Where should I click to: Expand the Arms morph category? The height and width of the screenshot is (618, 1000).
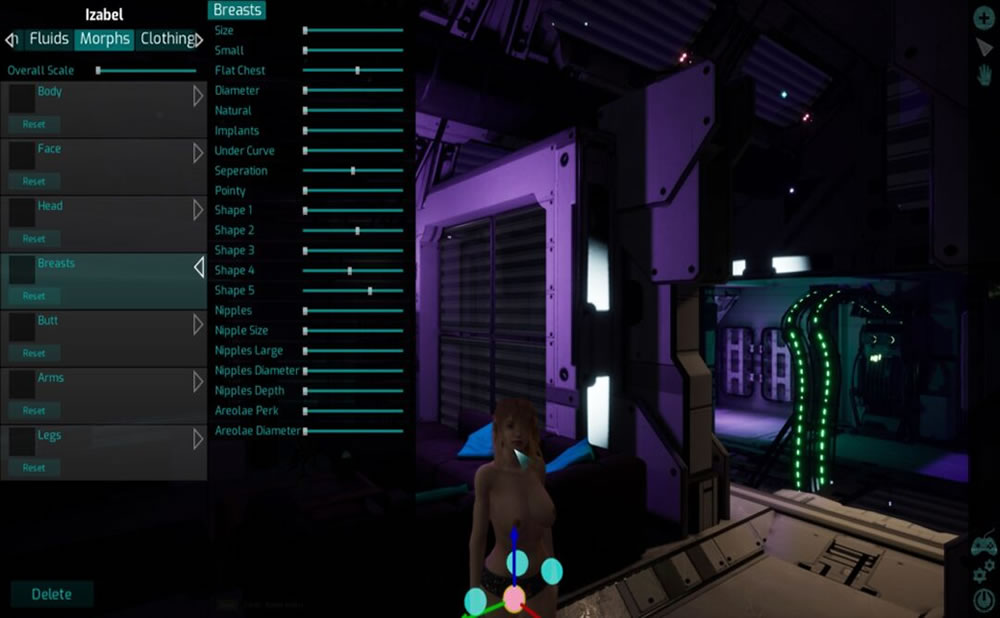198,381
